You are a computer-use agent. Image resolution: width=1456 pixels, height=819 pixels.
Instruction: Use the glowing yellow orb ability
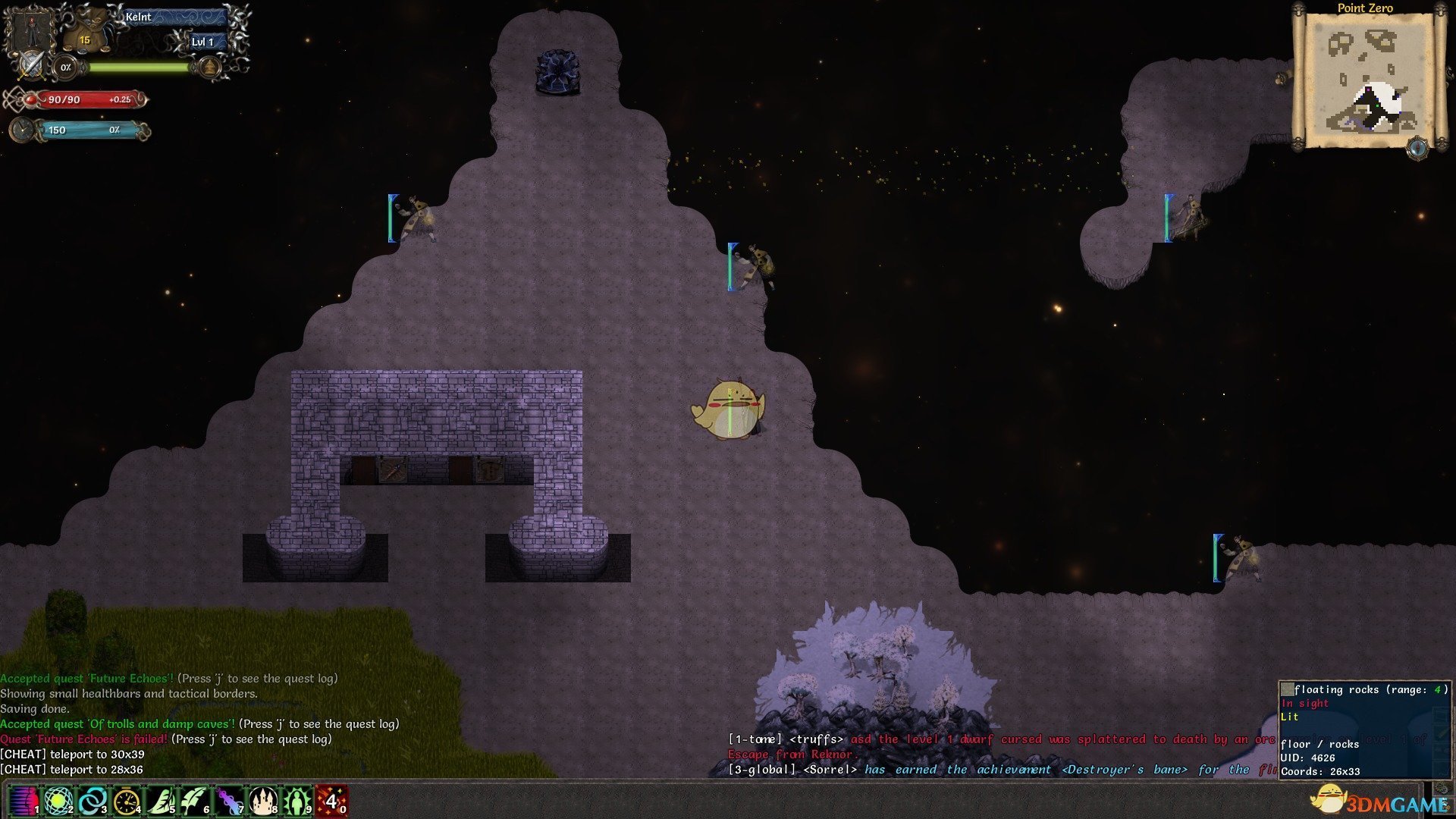[x=58, y=801]
